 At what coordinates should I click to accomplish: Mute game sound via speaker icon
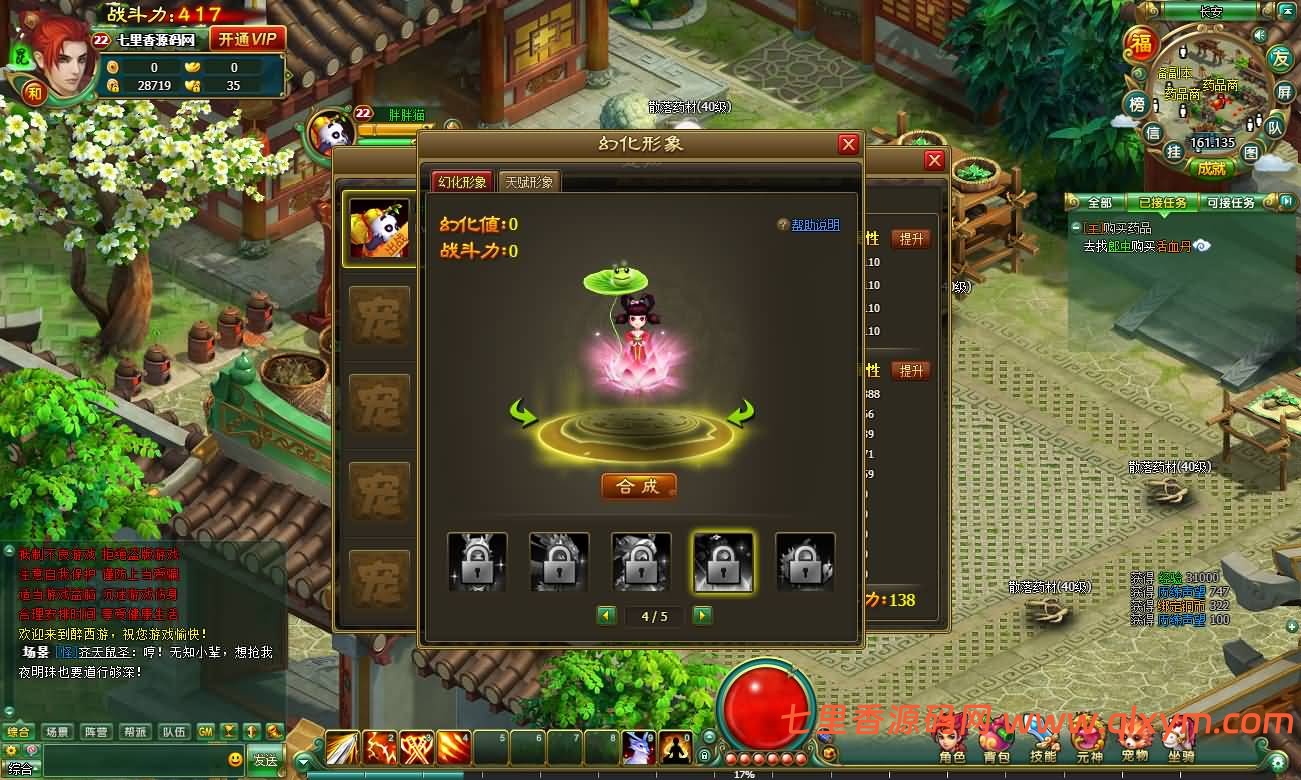click(x=1259, y=35)
